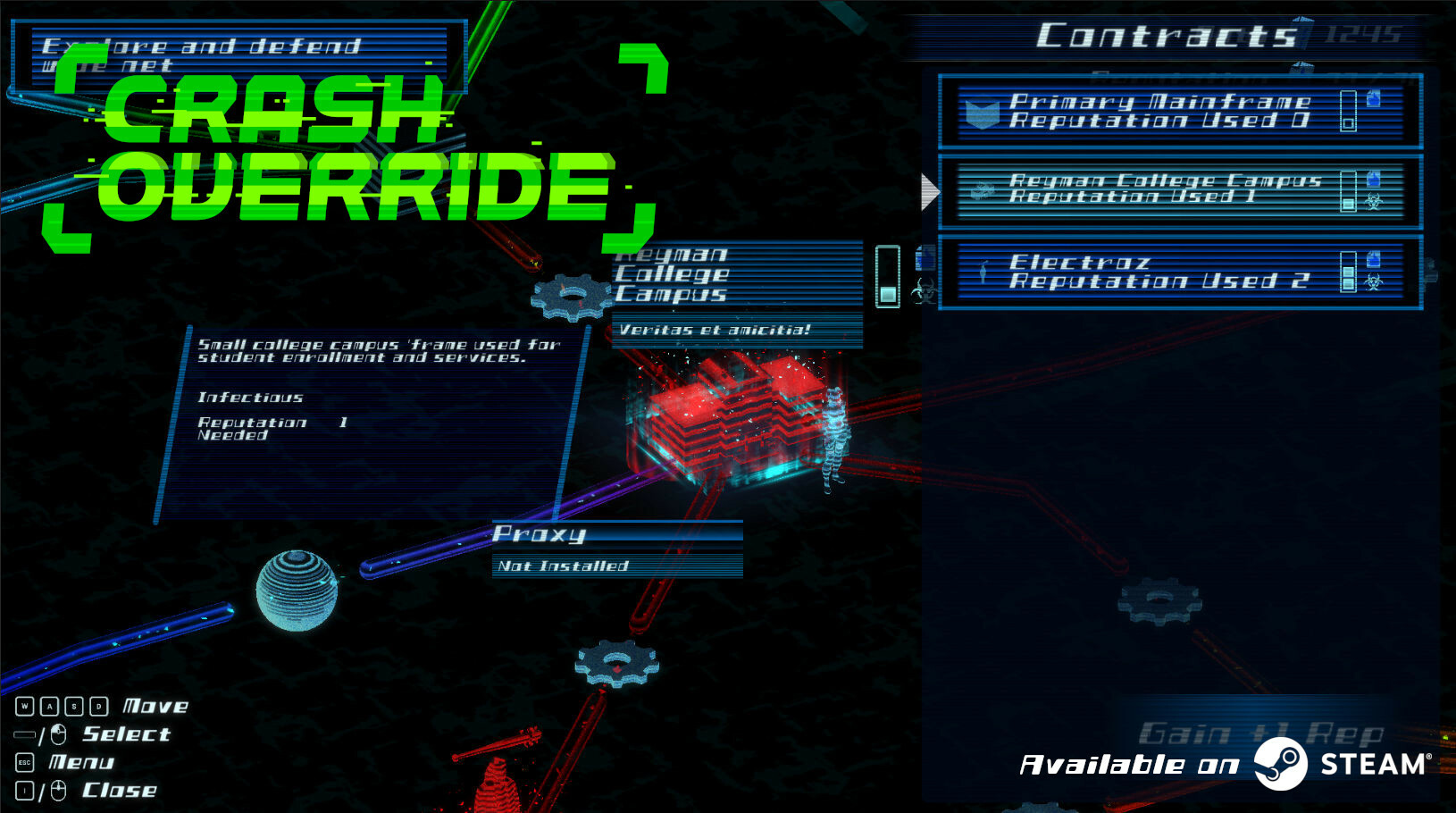
Task: Select the gear node below the infected building
Action: pos(616,664)
